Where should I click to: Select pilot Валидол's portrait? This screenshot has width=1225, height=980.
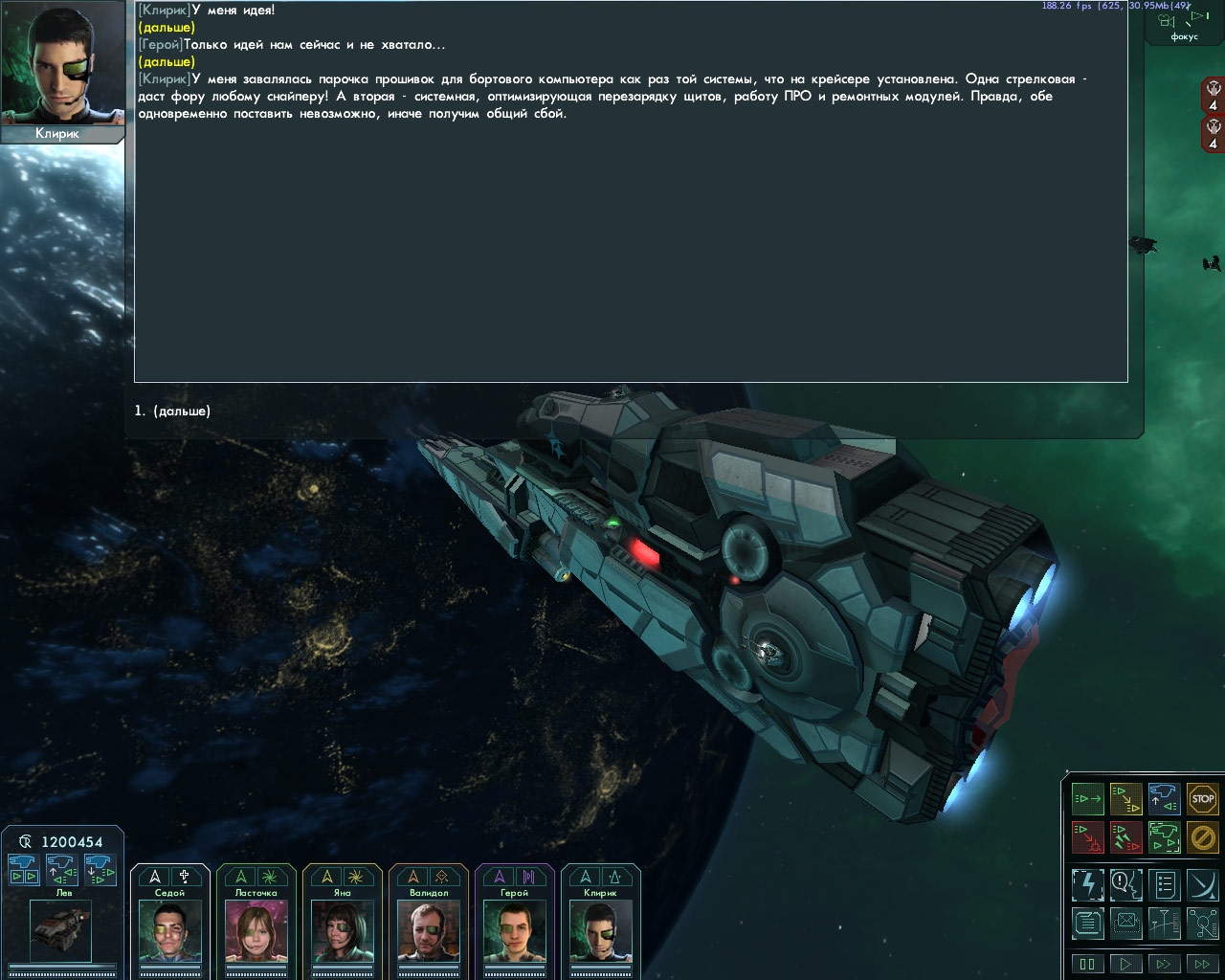coord(429,932)
